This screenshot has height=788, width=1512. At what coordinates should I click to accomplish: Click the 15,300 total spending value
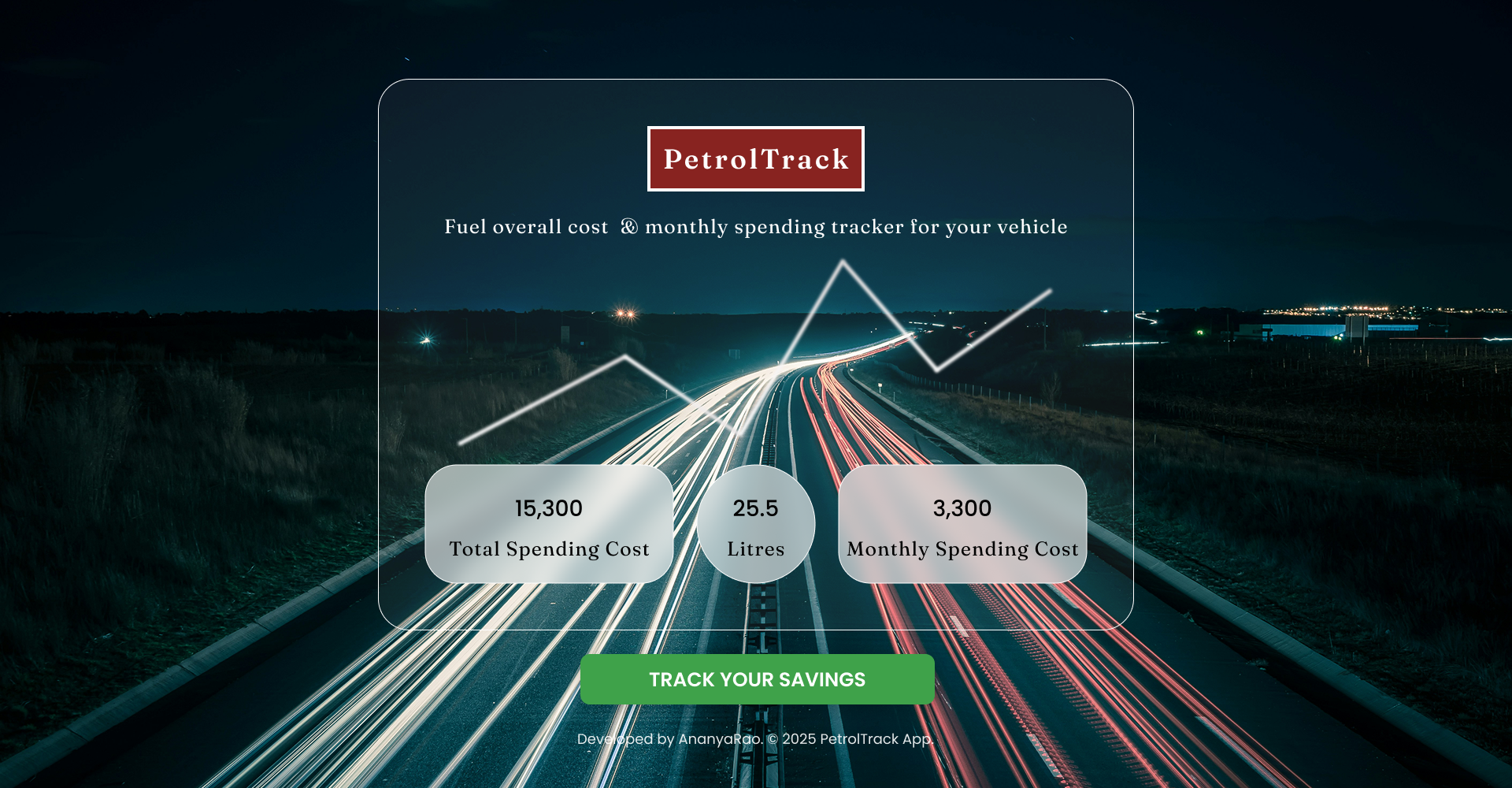coord(549,508)
